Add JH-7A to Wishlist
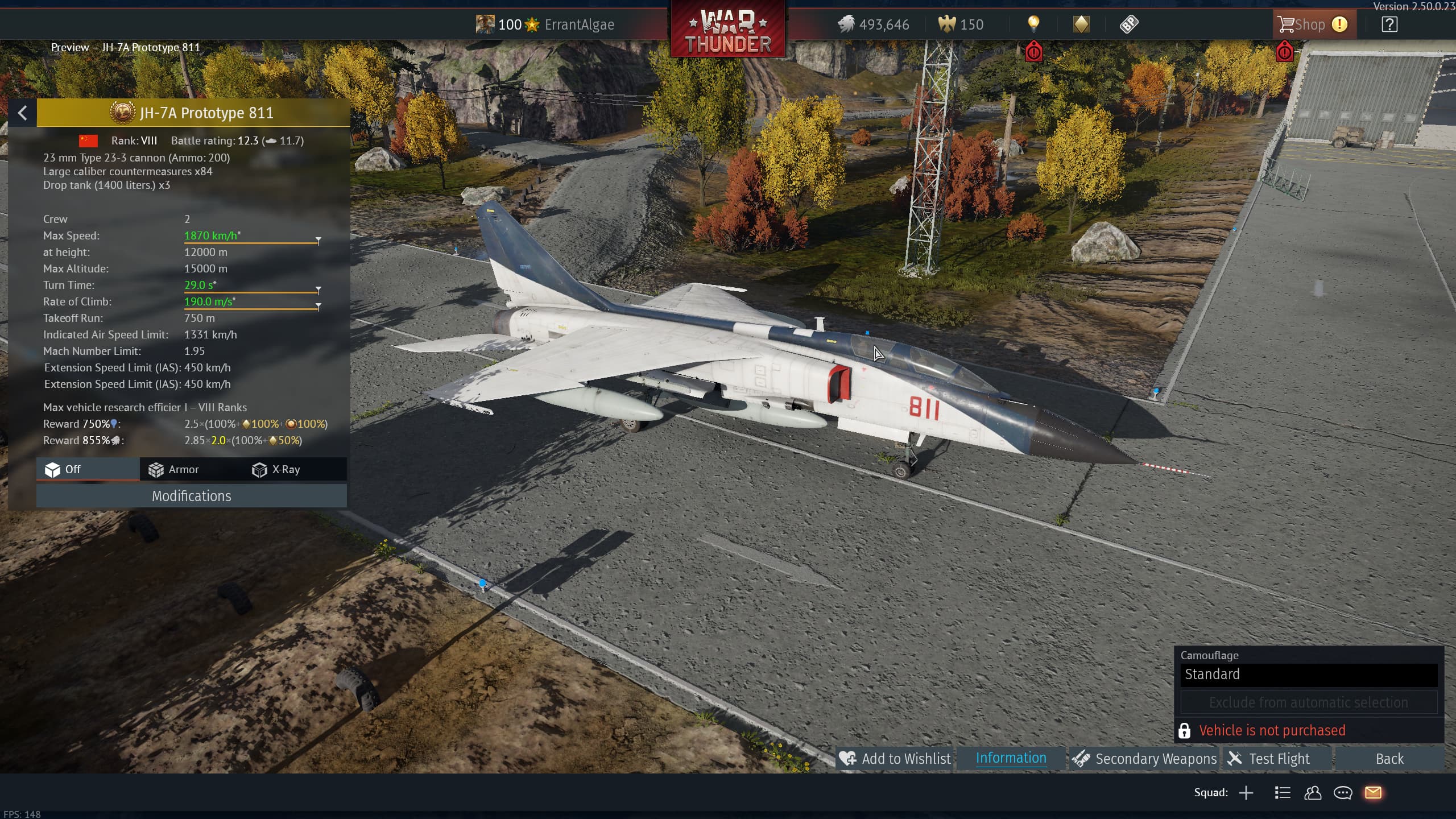Viewport: 1456px width, 819px height. point(895,759)
